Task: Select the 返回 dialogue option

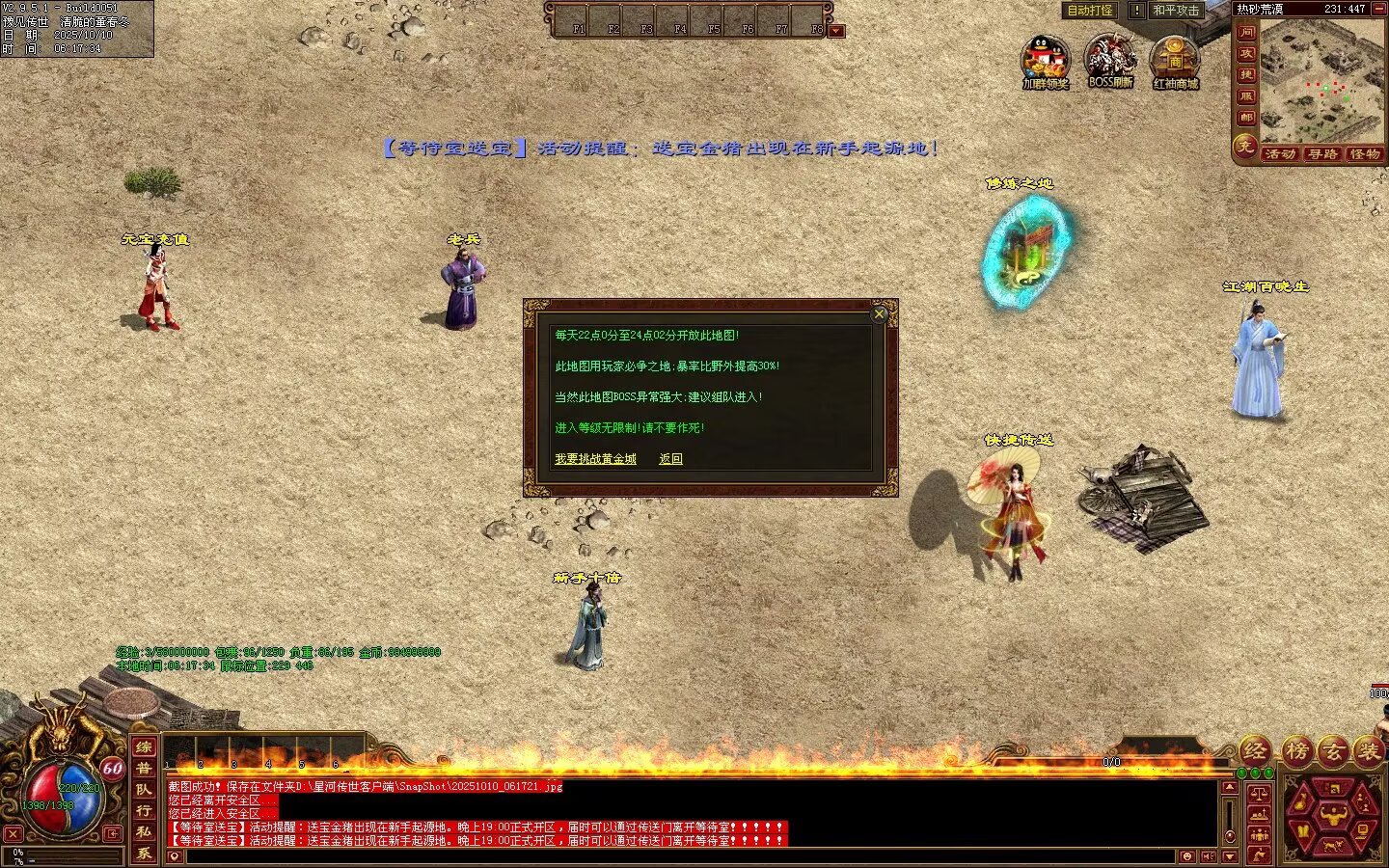Action: click(x=670, y=459)
